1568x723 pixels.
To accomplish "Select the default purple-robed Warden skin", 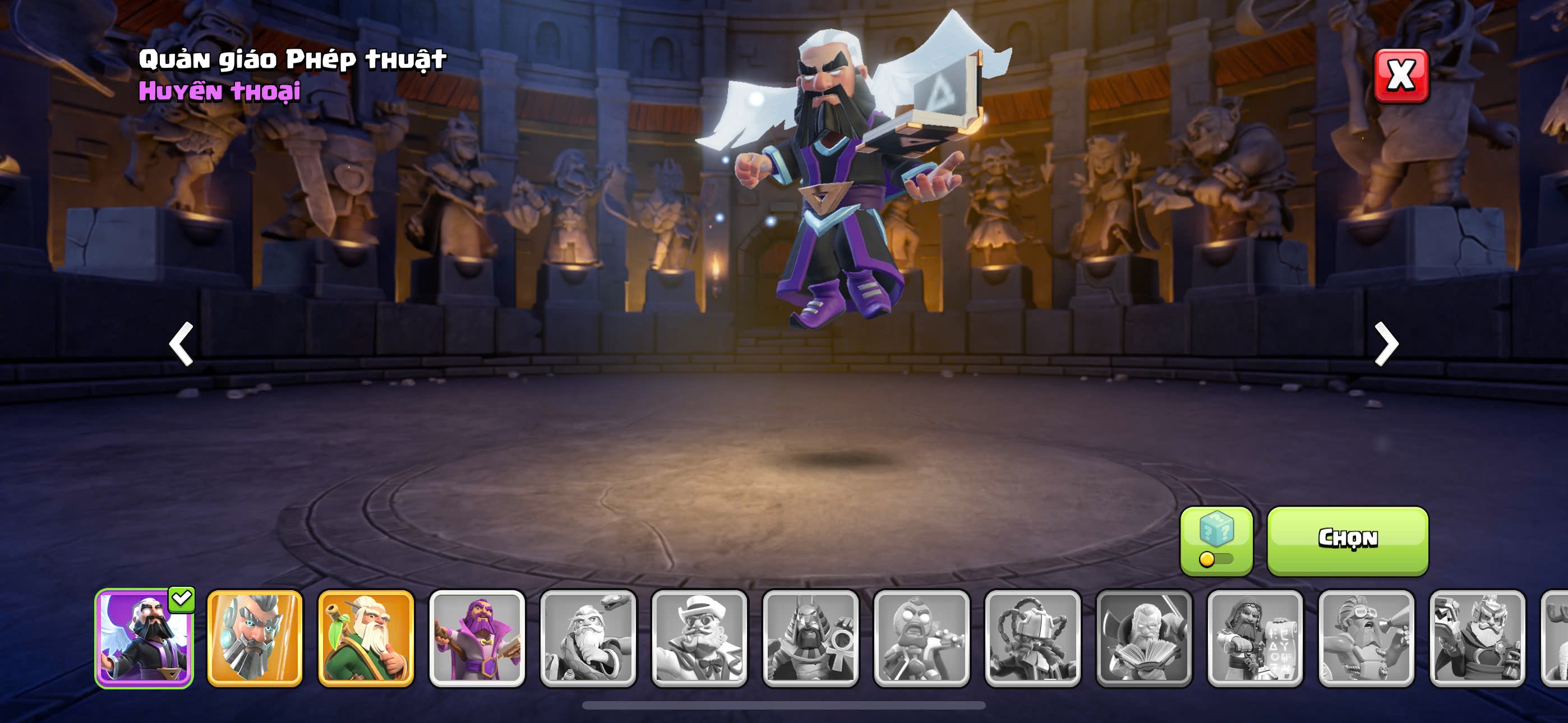I will pos(477,638).
